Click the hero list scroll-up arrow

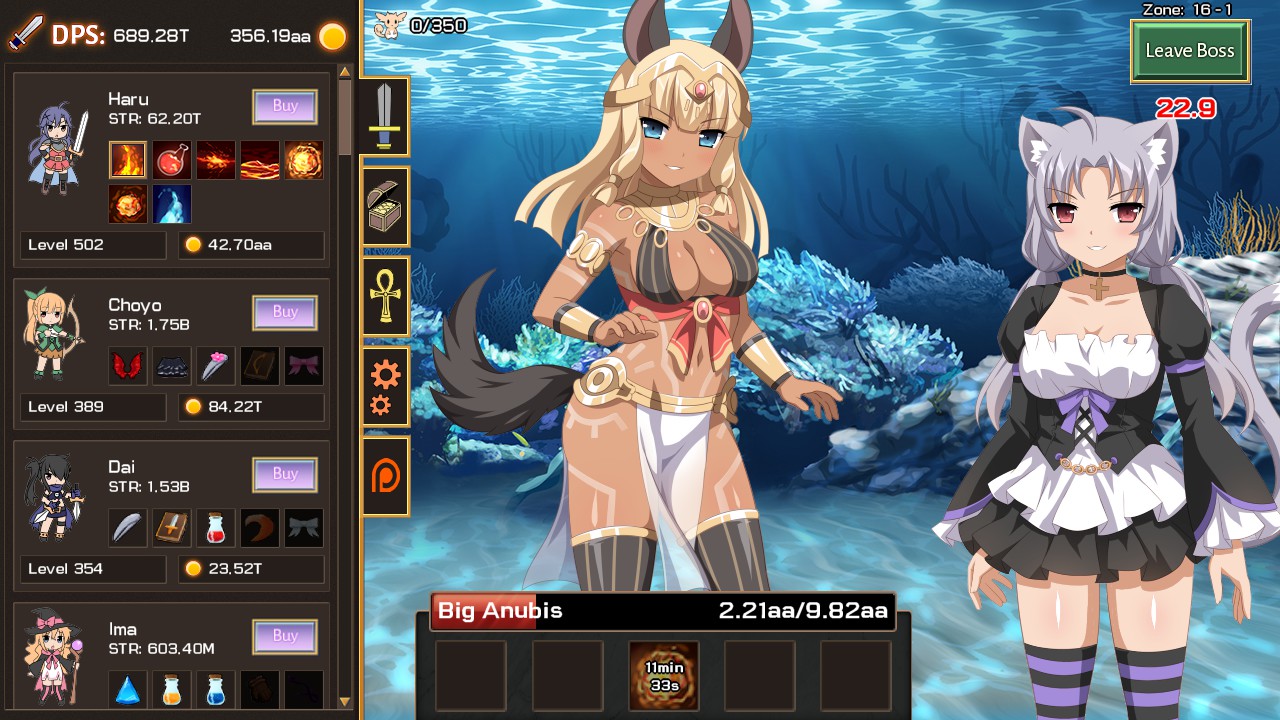345,72
